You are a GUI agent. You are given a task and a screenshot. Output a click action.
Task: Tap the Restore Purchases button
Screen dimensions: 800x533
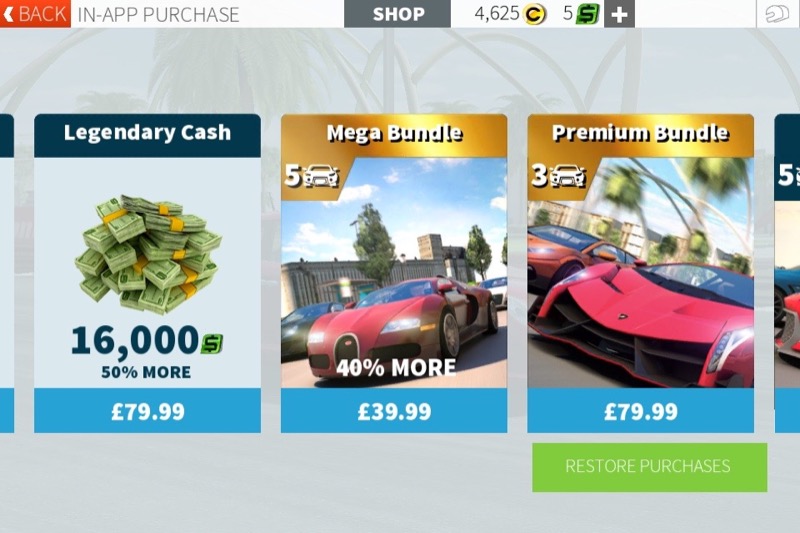(x=649, y=467)
